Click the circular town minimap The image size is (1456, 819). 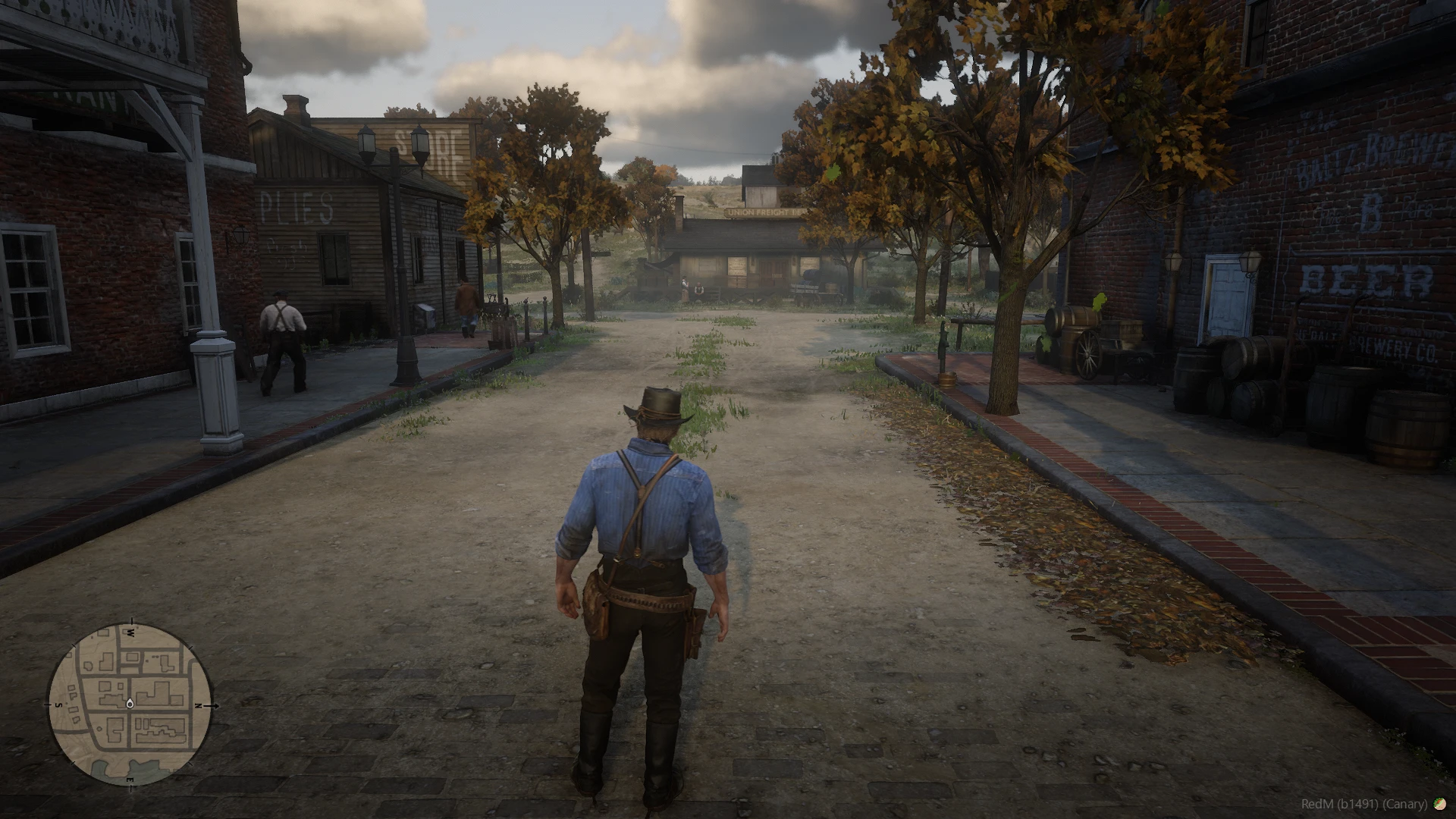[x=130, y=704]
